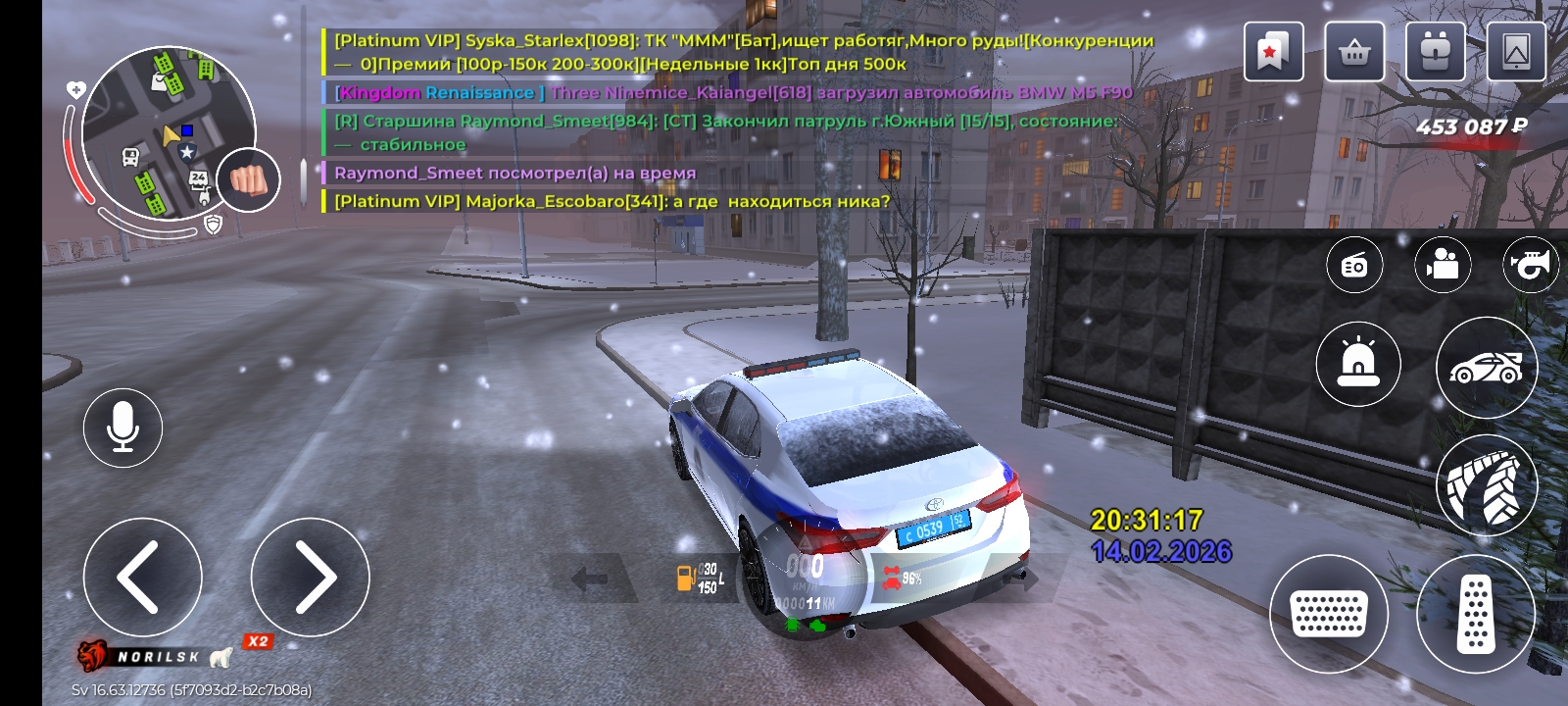Open the backpack inventory

[1436, 51]
